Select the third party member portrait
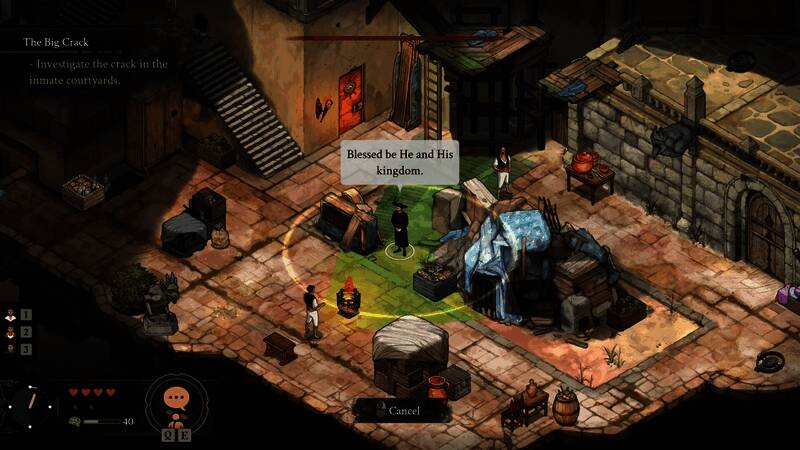This screenshot has width=800, height=450. click(12, 349)
